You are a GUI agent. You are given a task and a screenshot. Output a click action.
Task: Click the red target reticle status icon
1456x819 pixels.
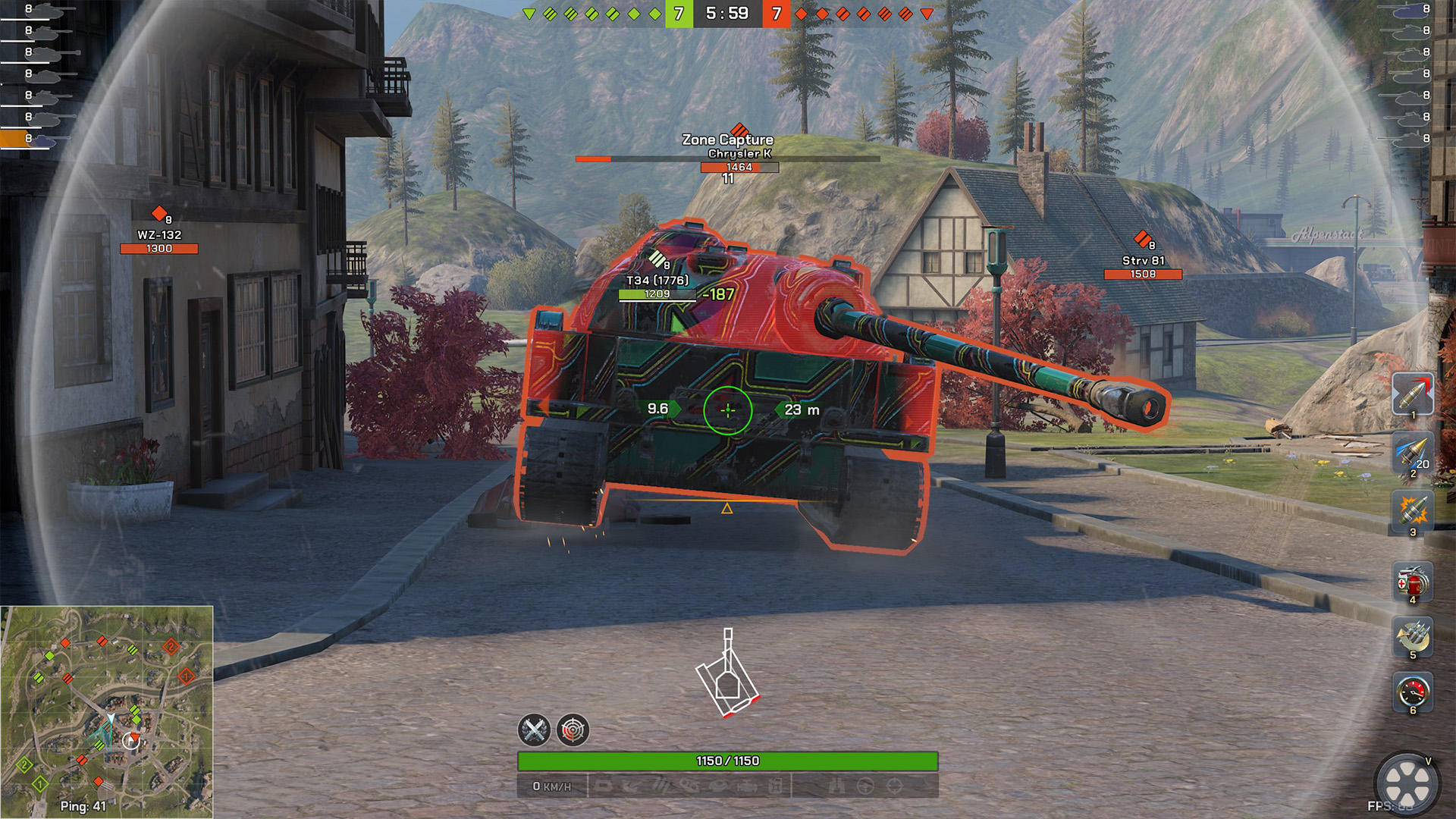[573, 730]
